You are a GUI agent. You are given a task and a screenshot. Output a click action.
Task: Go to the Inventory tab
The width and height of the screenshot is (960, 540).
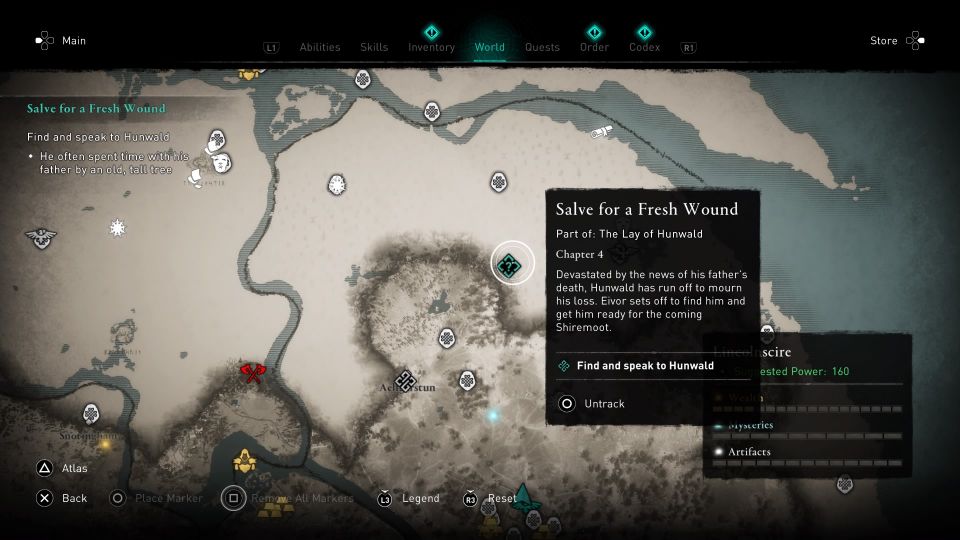click(x=431, y=47)
